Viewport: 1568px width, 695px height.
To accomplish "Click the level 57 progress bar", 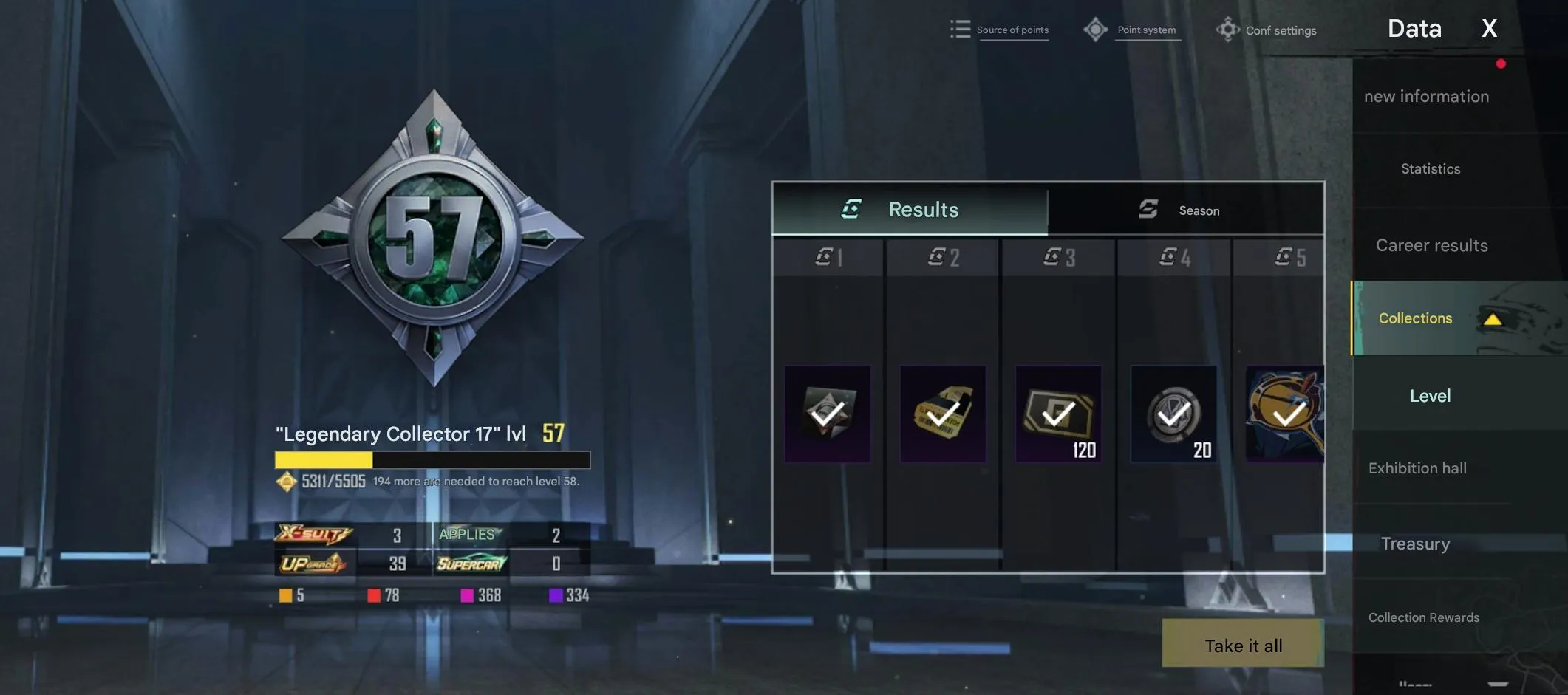I will 432,460.
